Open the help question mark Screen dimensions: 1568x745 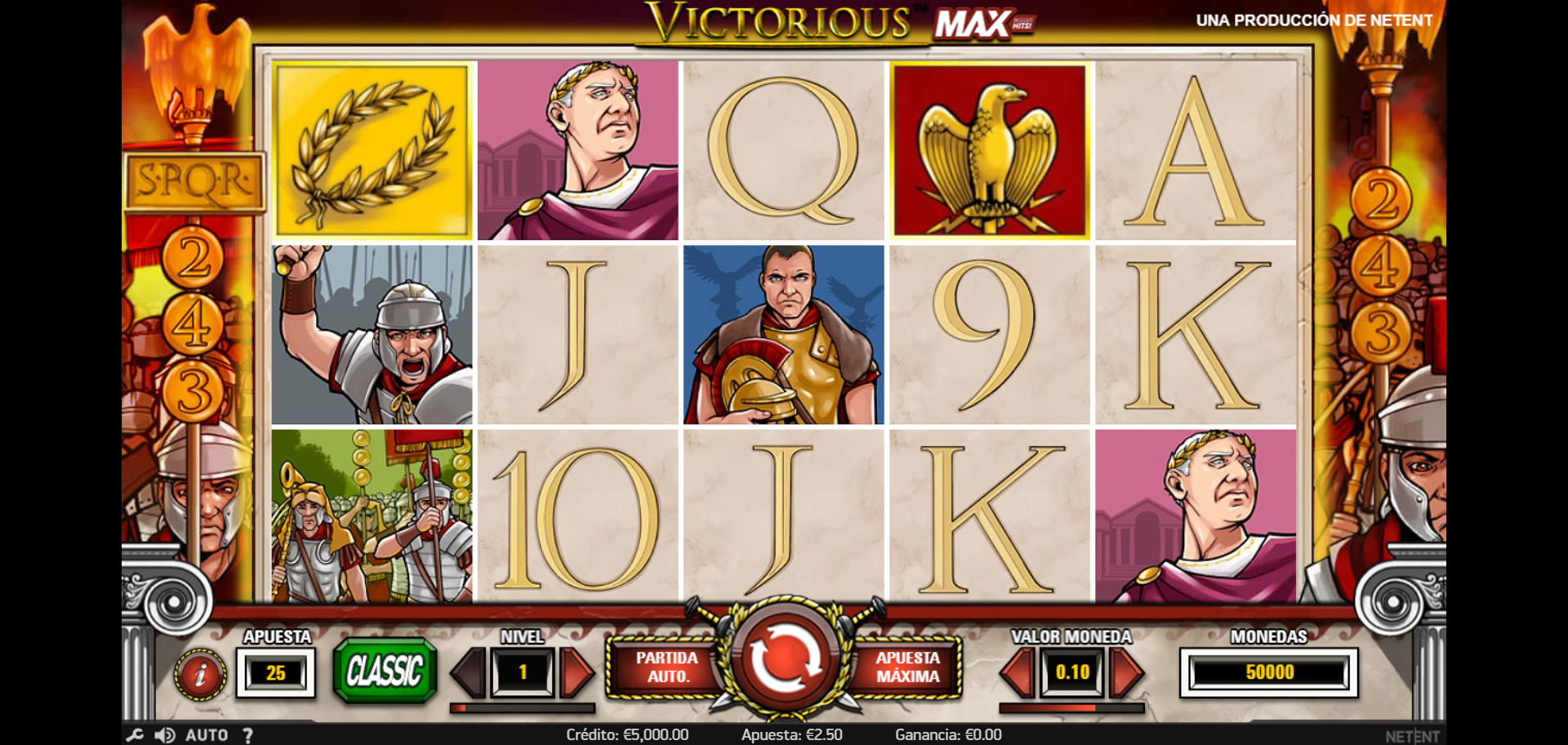248,735
